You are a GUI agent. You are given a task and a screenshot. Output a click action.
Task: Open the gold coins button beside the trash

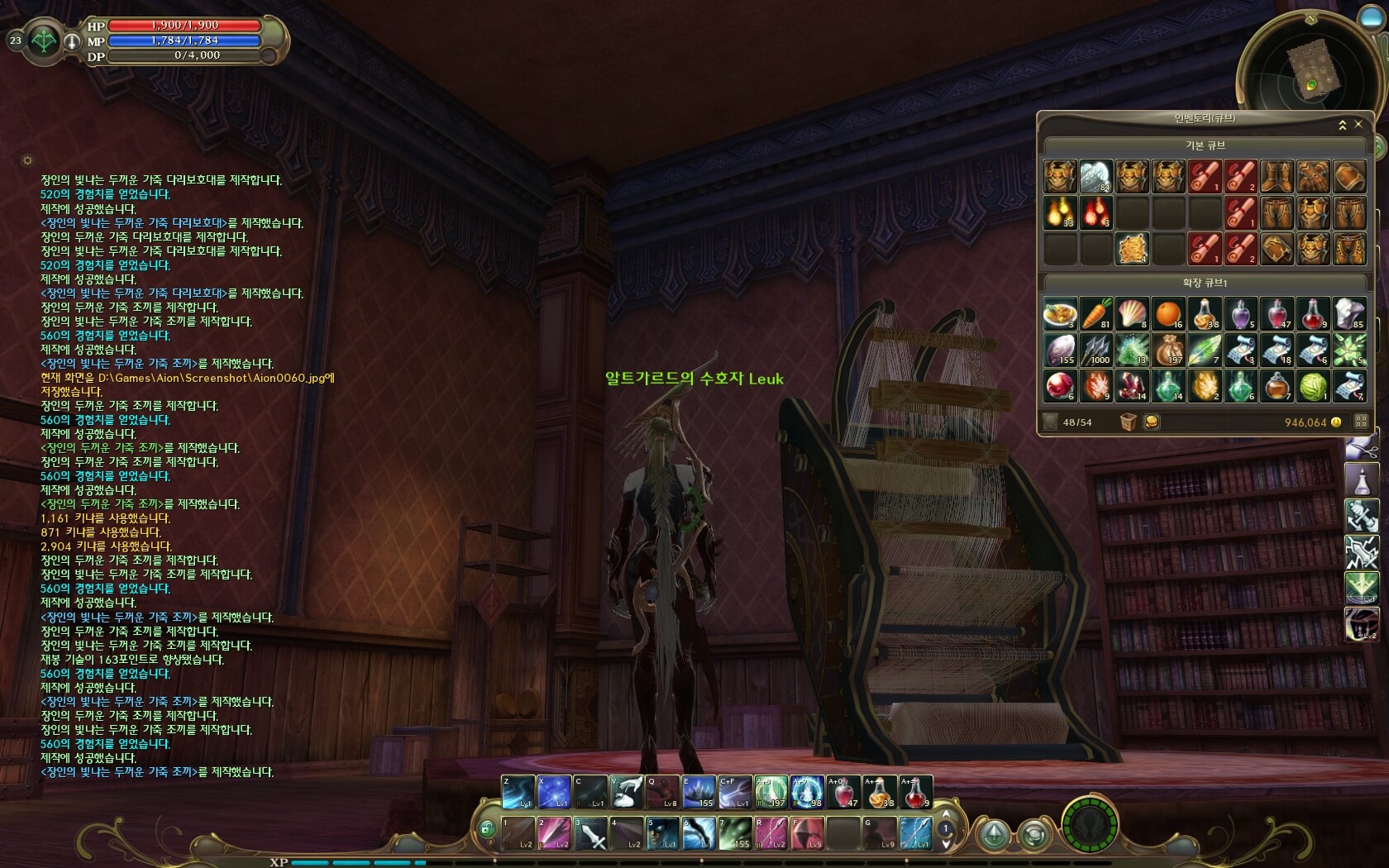[1151, 422]
